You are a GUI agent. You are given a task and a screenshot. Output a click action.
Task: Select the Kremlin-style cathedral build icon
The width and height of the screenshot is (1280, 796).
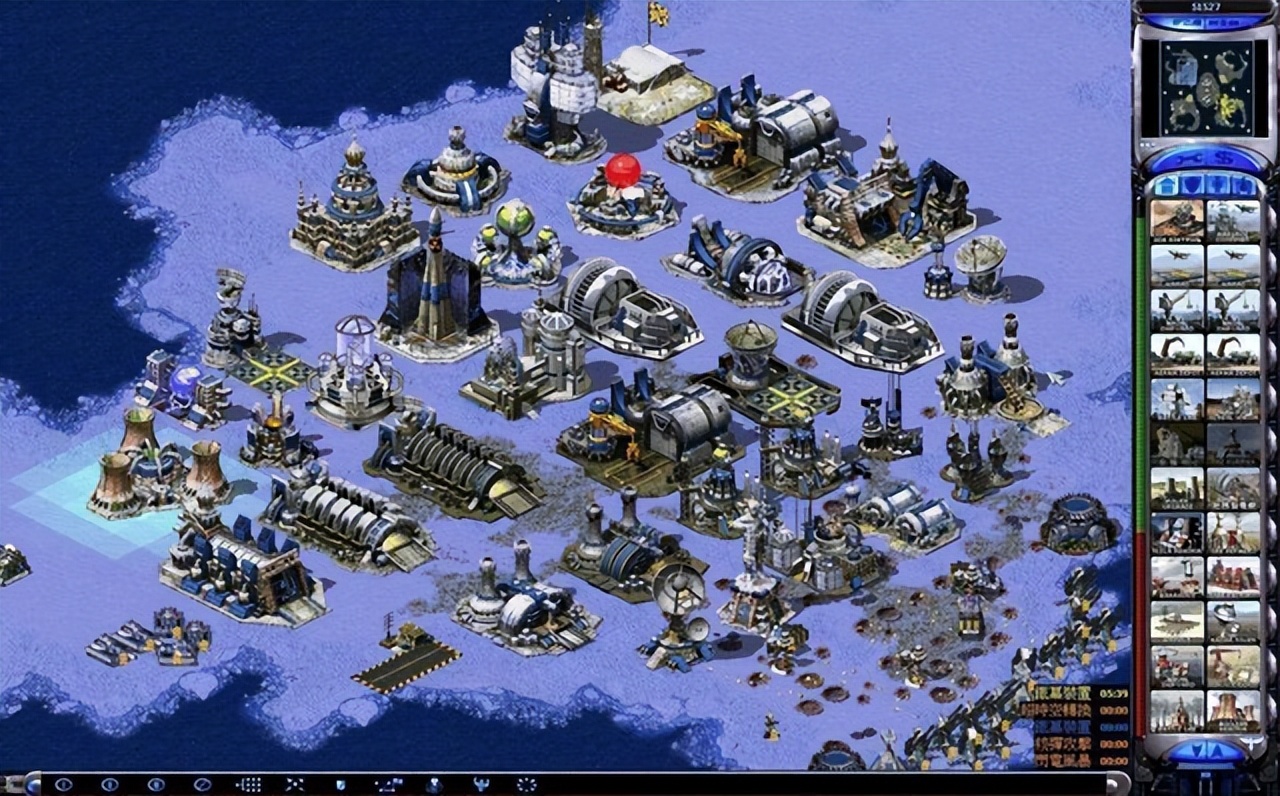coord(1176,710)
